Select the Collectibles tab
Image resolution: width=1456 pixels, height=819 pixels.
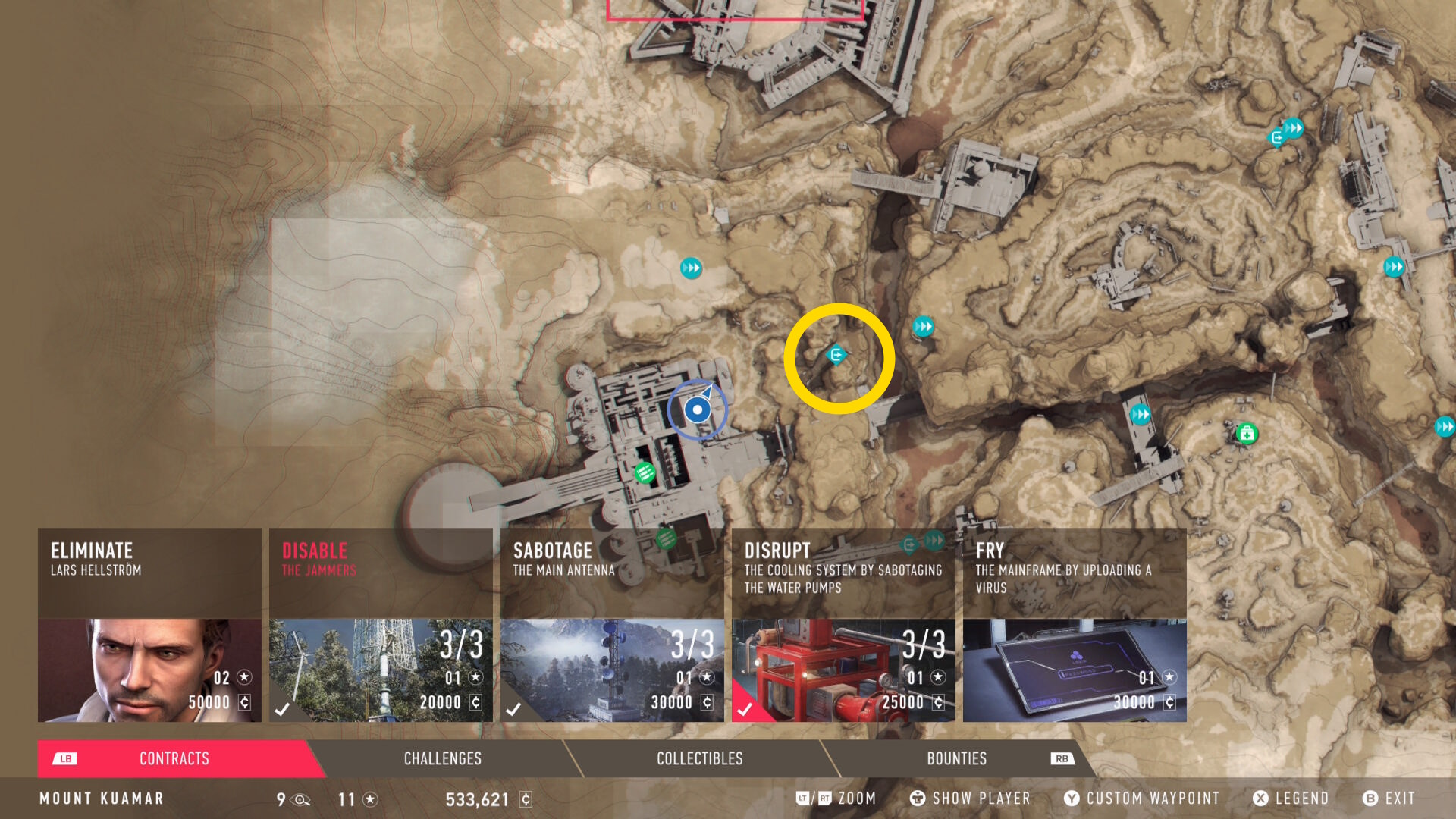coord(699,758)
